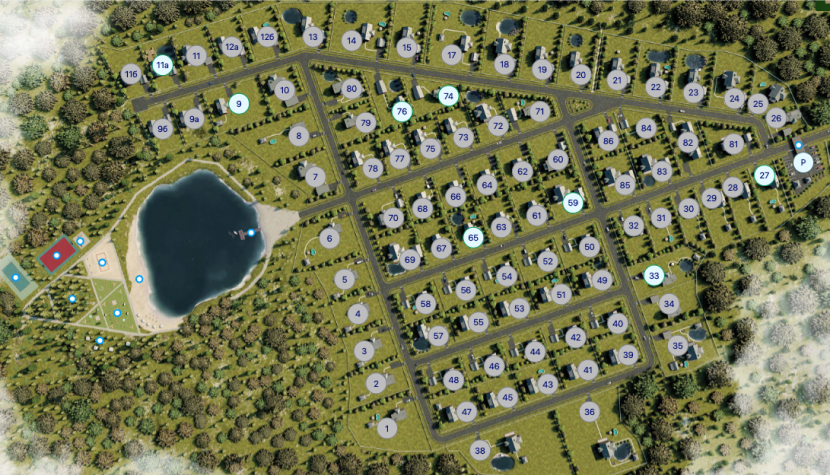Choose plot 6 near the lake
The height and width of the screenshot is (475, 830).
coord(329,238)
